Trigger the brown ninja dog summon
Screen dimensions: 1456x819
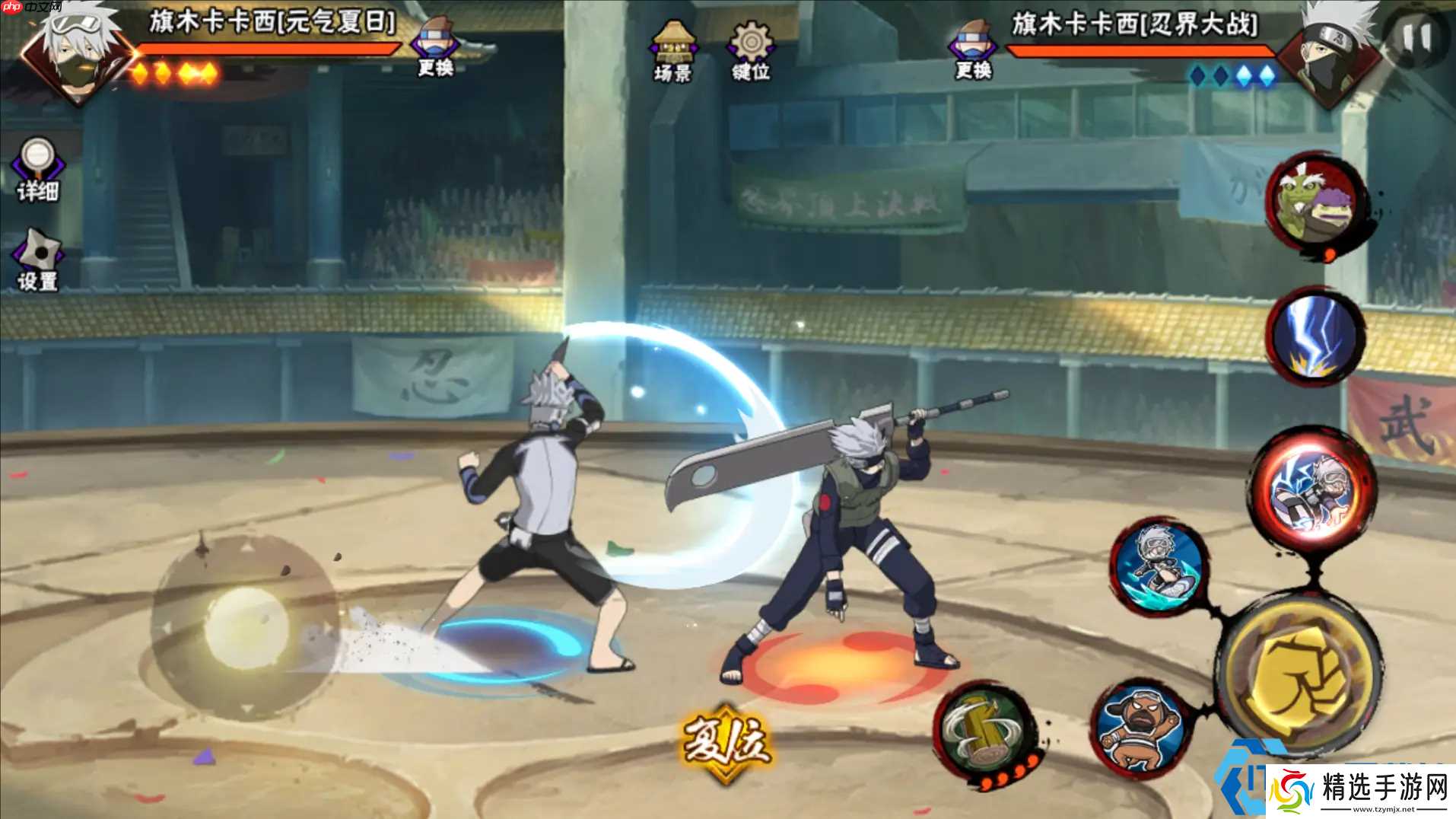[x=1140, y=728]
